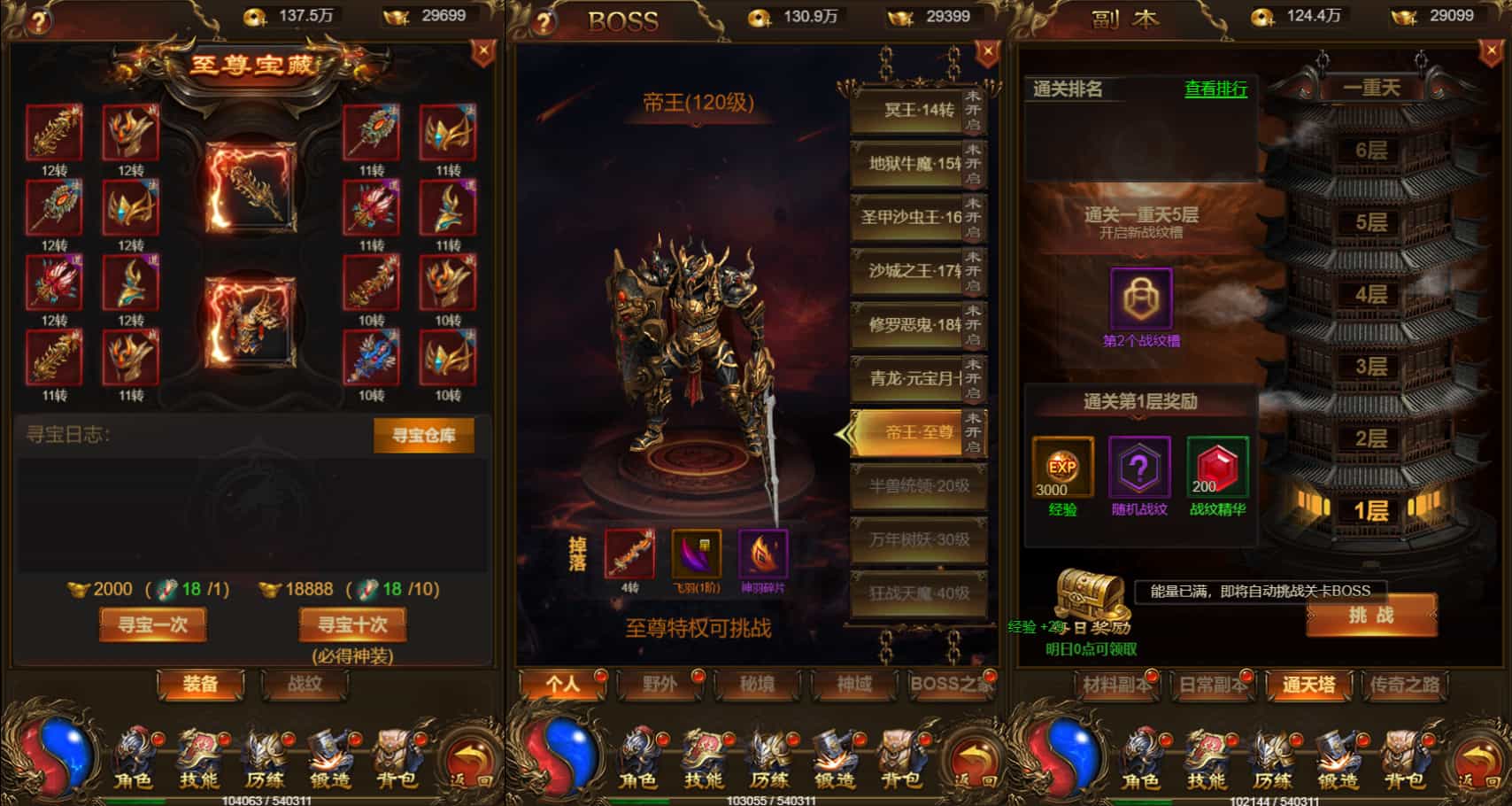This screenshot has width=1512, height=806.
Task: View the 随机战纹 reward icon
Action: pos(1139,467)
